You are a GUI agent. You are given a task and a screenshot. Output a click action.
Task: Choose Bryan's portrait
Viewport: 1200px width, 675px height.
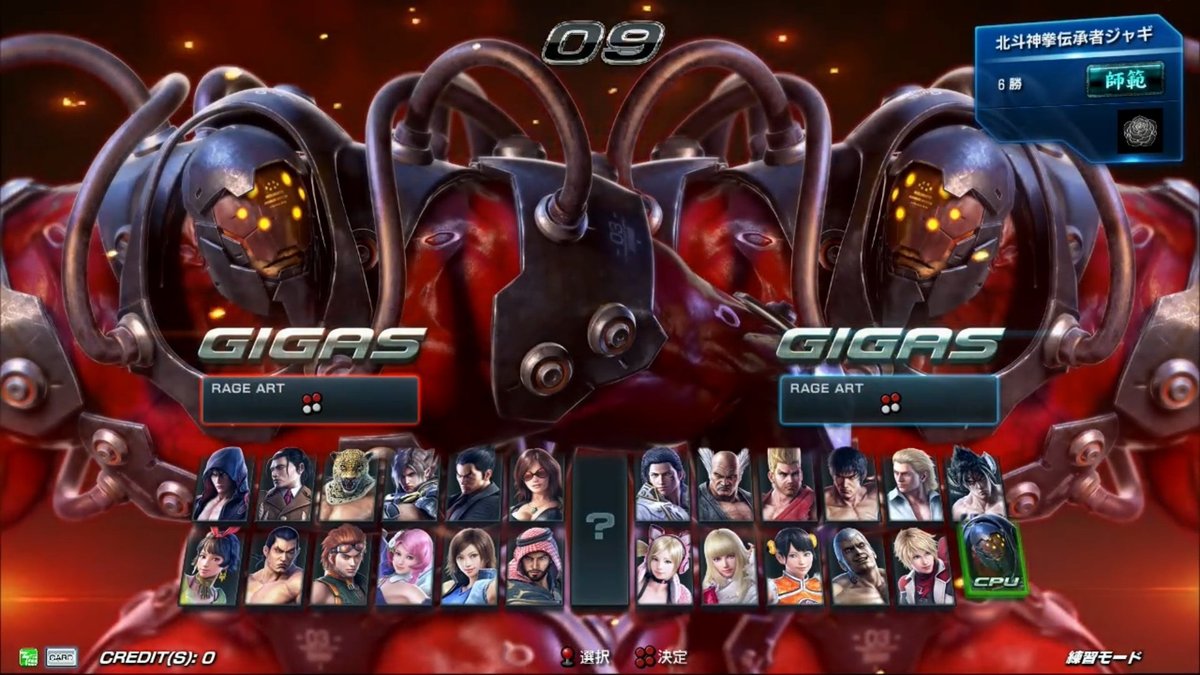859,567
